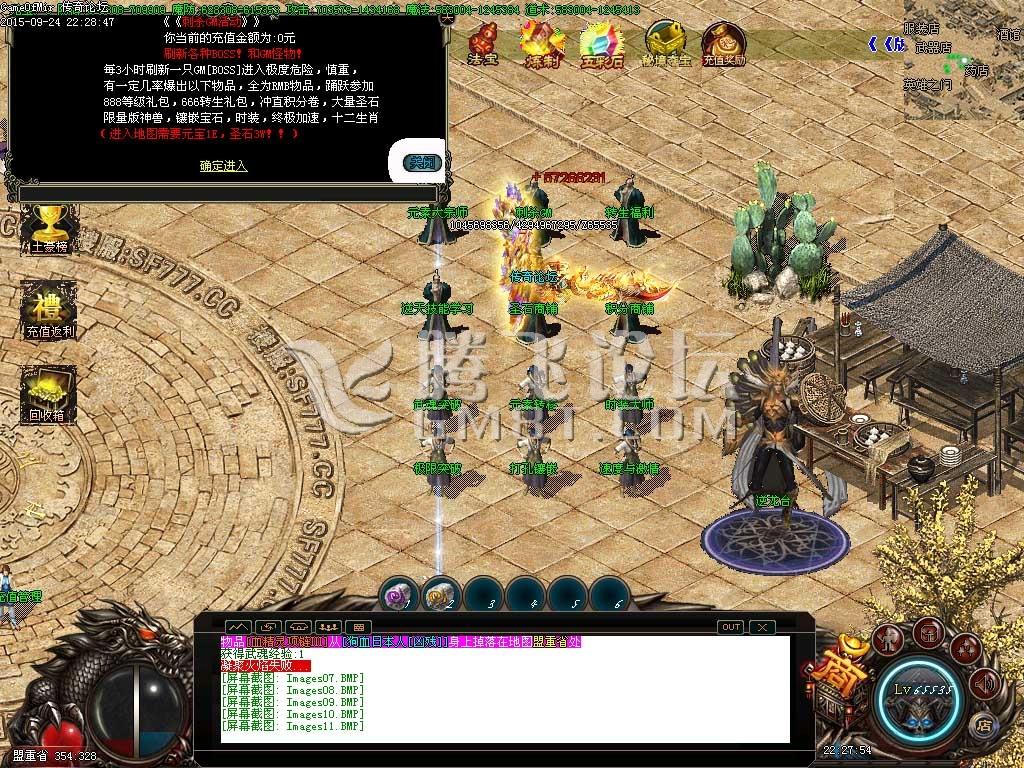The image size is (1024, 768).
Task: Open the 充值奖励 recharge reward bag
Action: tap(723, 42)
